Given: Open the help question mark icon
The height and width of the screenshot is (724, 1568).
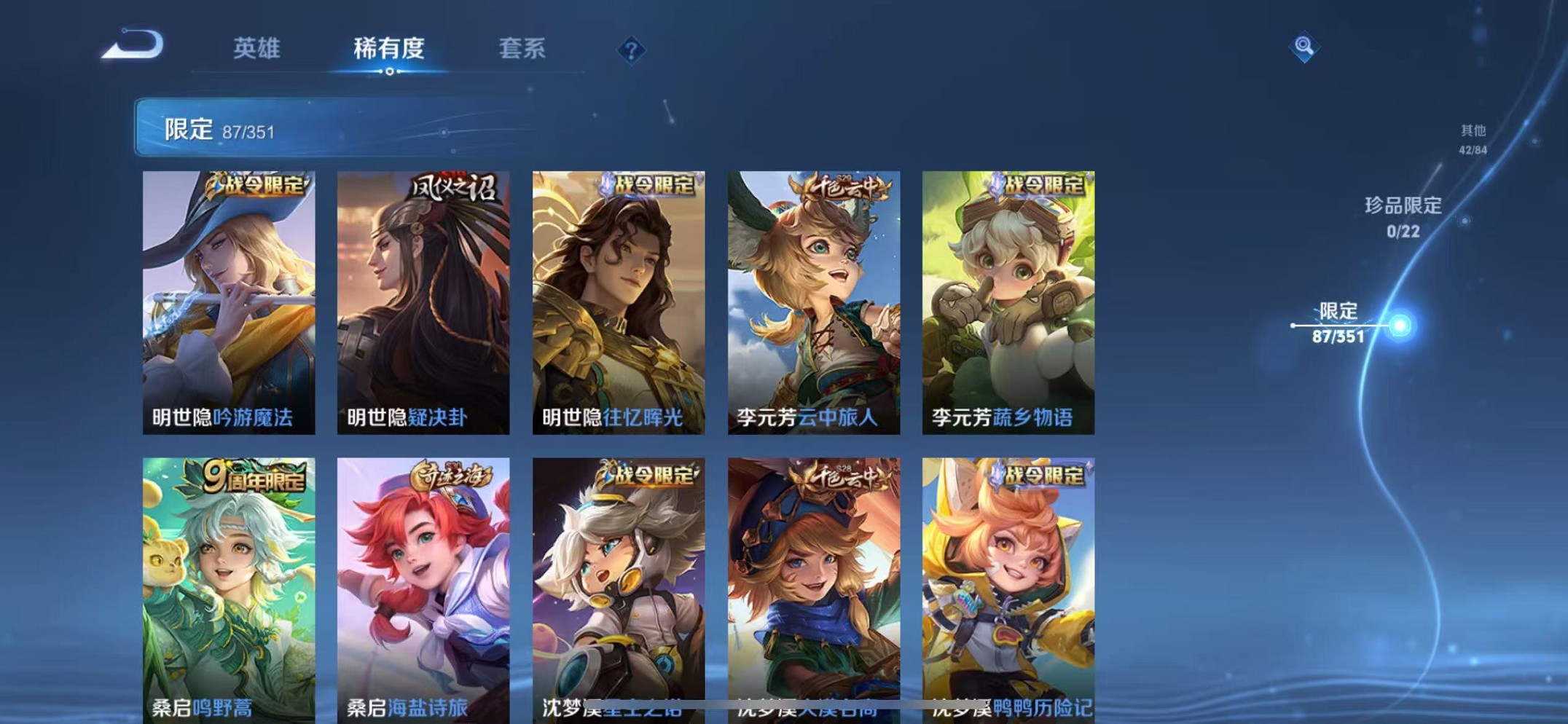Looking at the screenshot, I should (631, 49).
